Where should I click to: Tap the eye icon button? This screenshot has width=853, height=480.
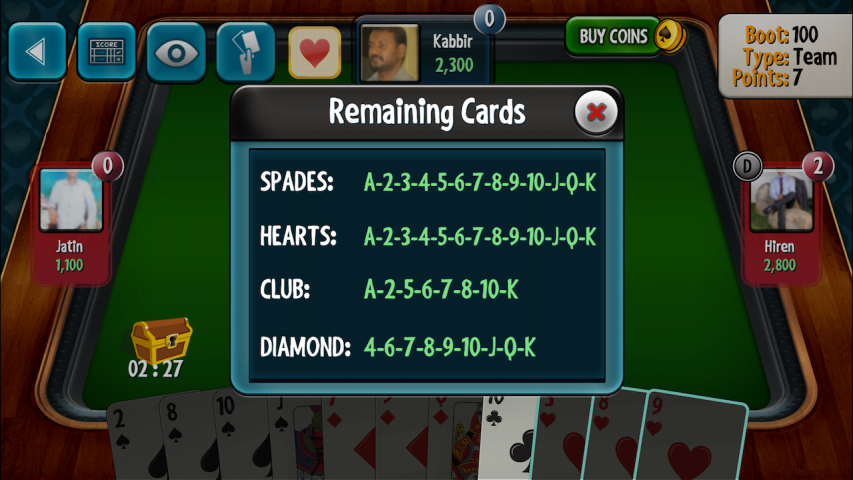pos(176,51)
